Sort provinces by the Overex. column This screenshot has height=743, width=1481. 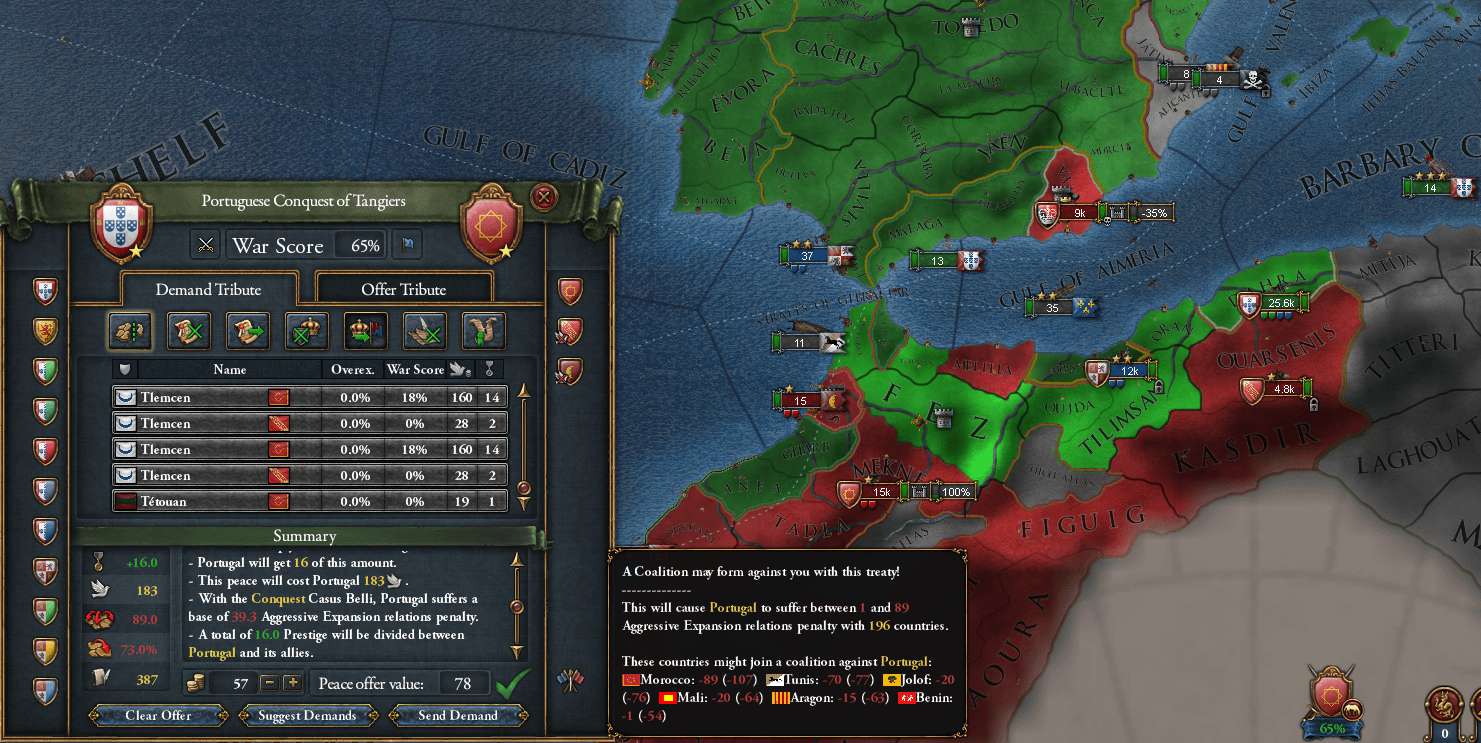point(354,369)
